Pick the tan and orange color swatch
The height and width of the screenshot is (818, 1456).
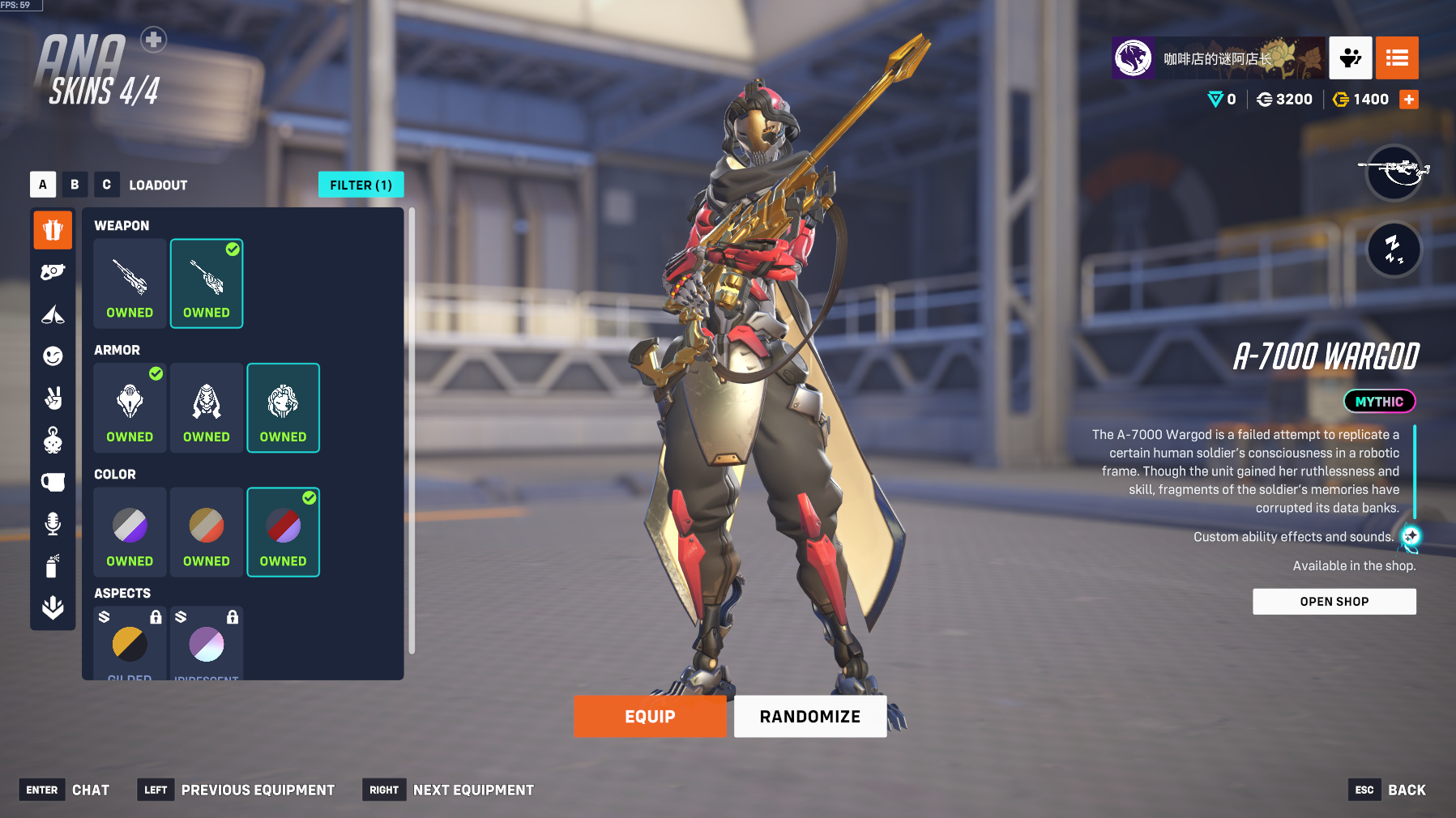pos(207,531)
